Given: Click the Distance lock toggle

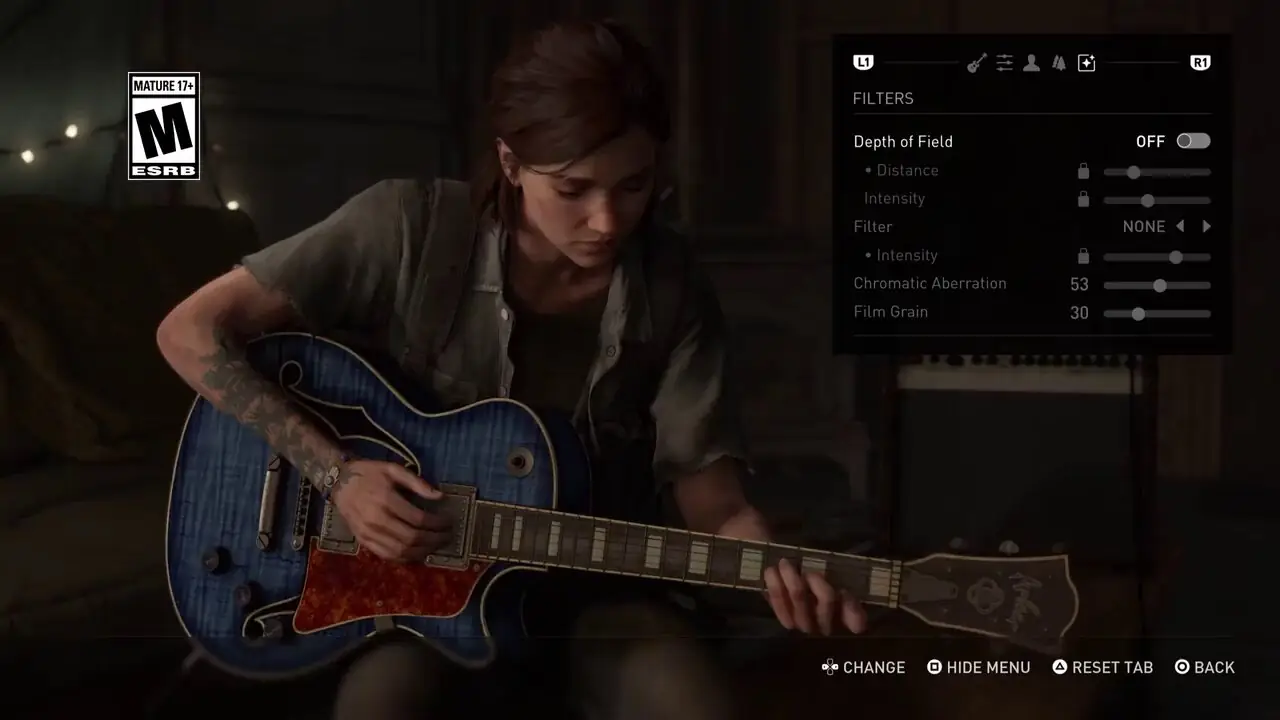Looking at the screenshot, I should click(x=1083, y=171).
